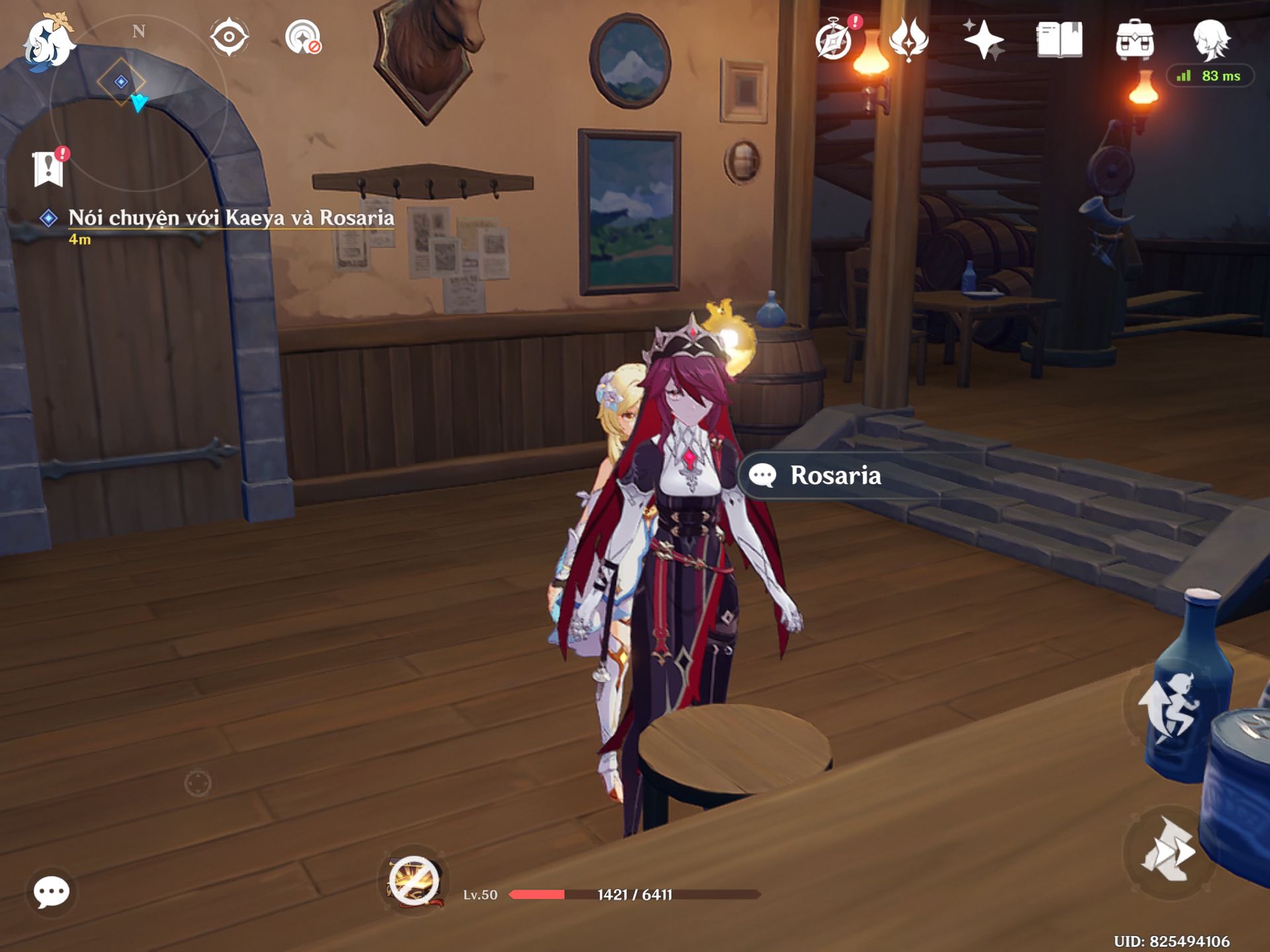This screenshot has width=1270, height=952.
Task: Open the chat bubble
Action: [52, 892]
